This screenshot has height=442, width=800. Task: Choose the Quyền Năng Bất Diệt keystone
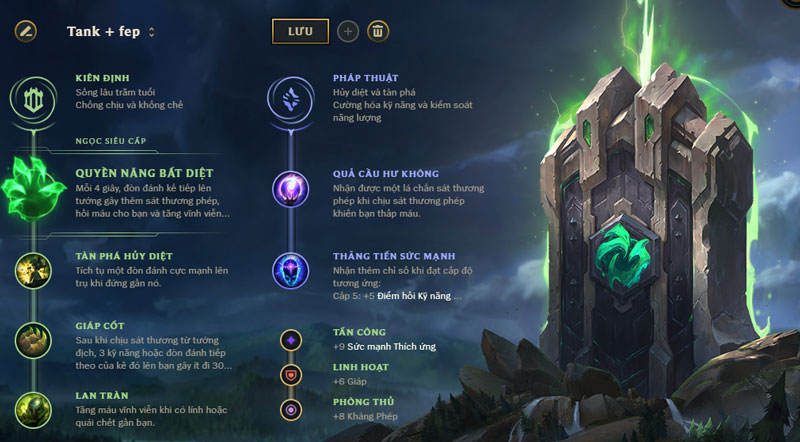coord(33,187)
